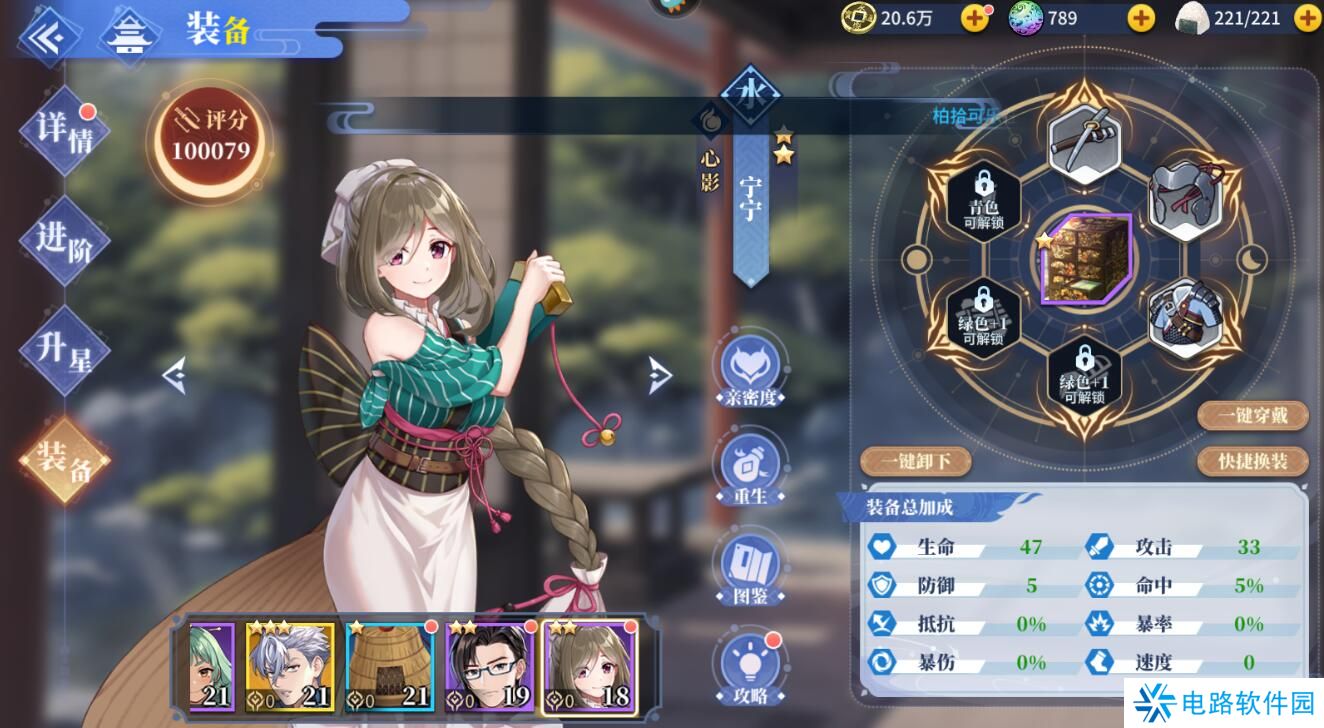Show next character with right arrow
Viewport: 1324px width, 728px height.
(x=659, y=375)
